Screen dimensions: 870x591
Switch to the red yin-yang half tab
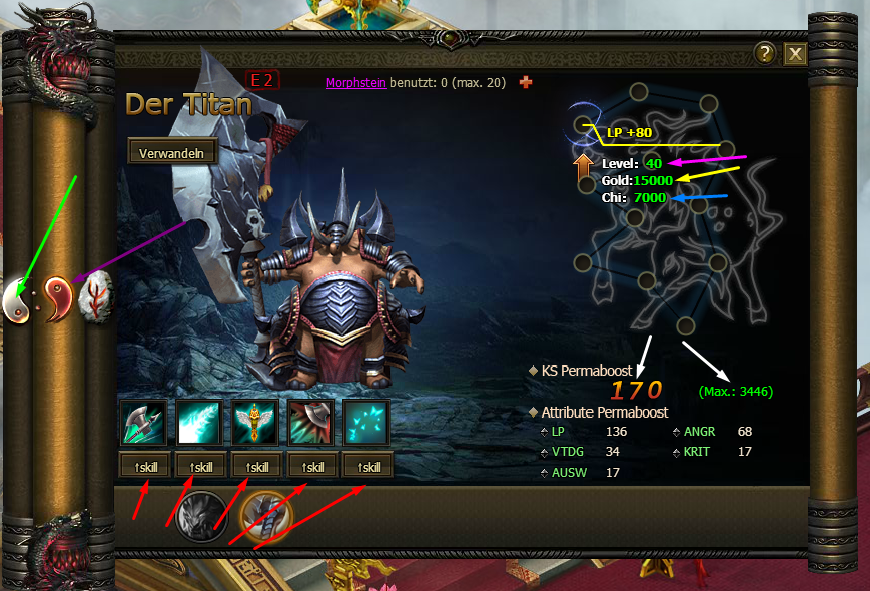coord(57,298)
